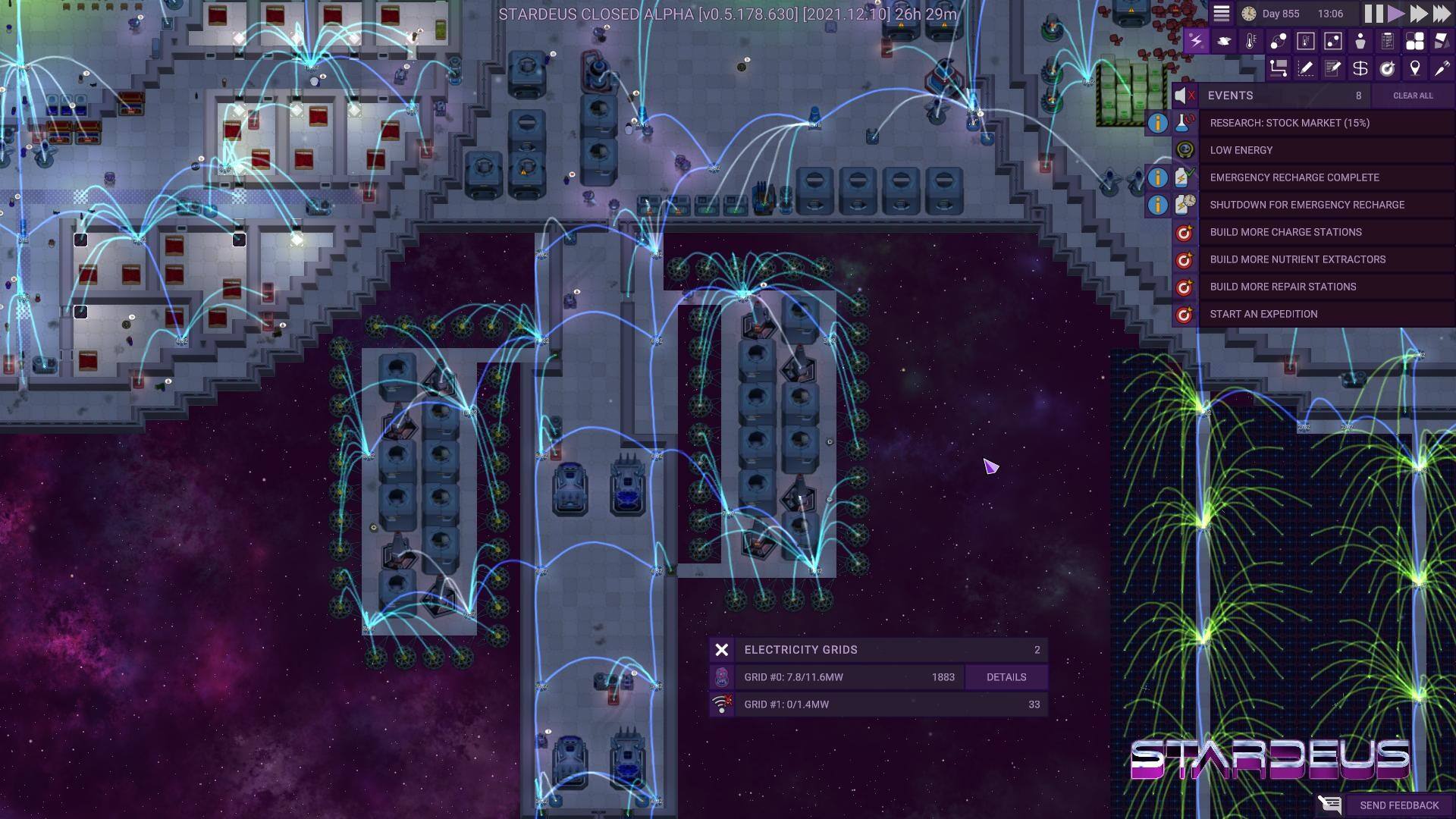Open the target objectives panel

[1387, 69]
